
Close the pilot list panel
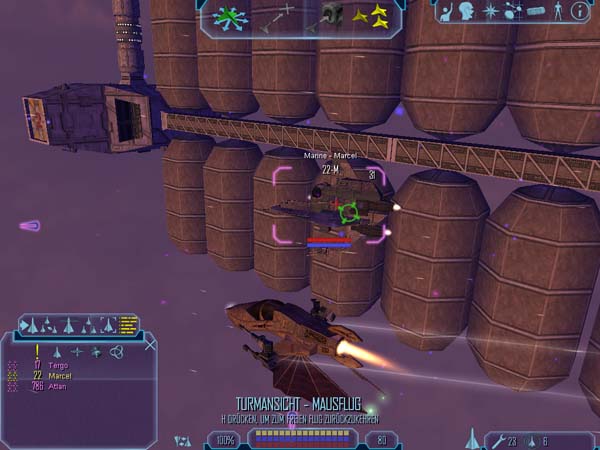tap(150, 344)
